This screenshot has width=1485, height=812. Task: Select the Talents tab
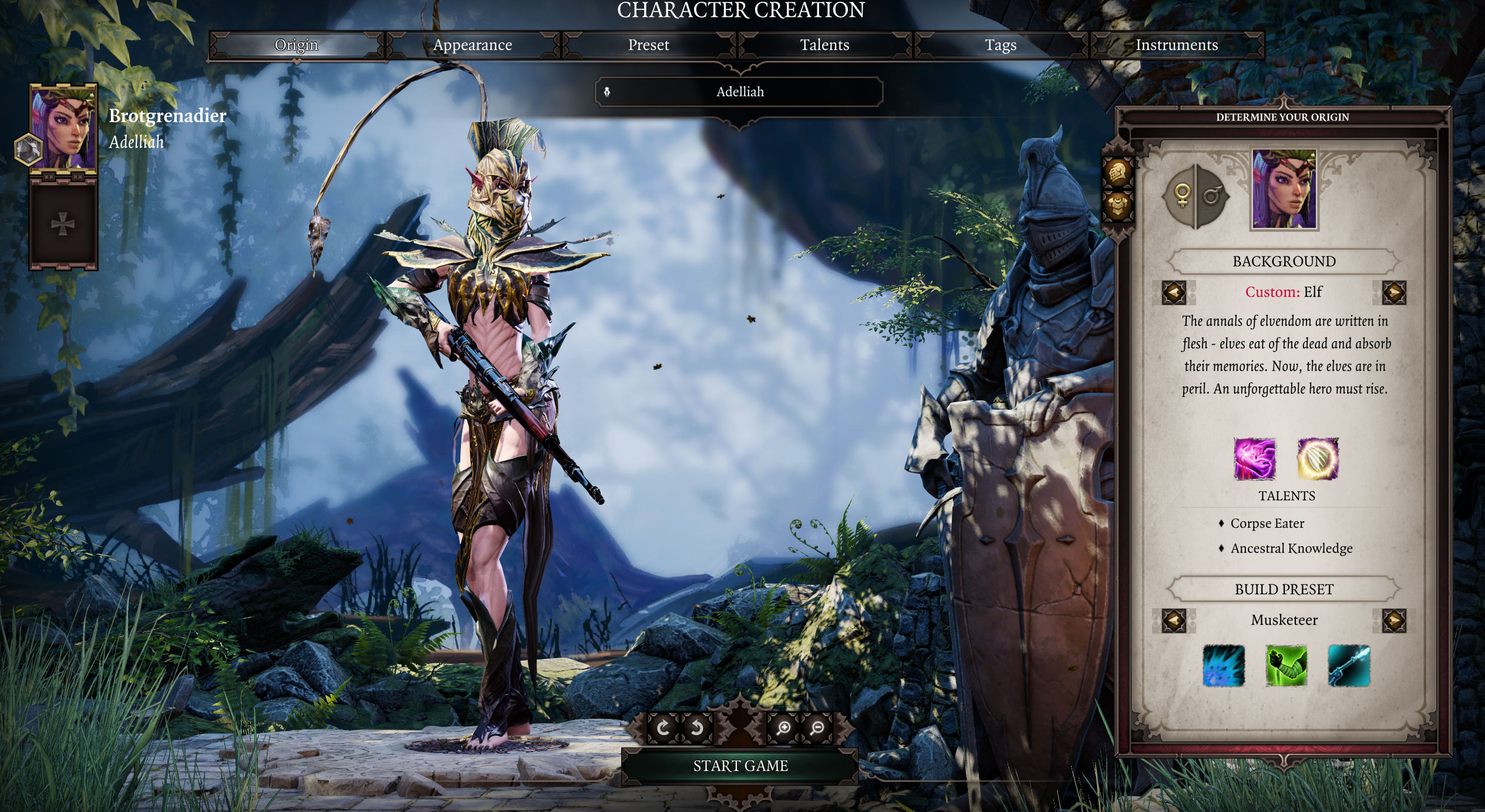coord(824,45)
